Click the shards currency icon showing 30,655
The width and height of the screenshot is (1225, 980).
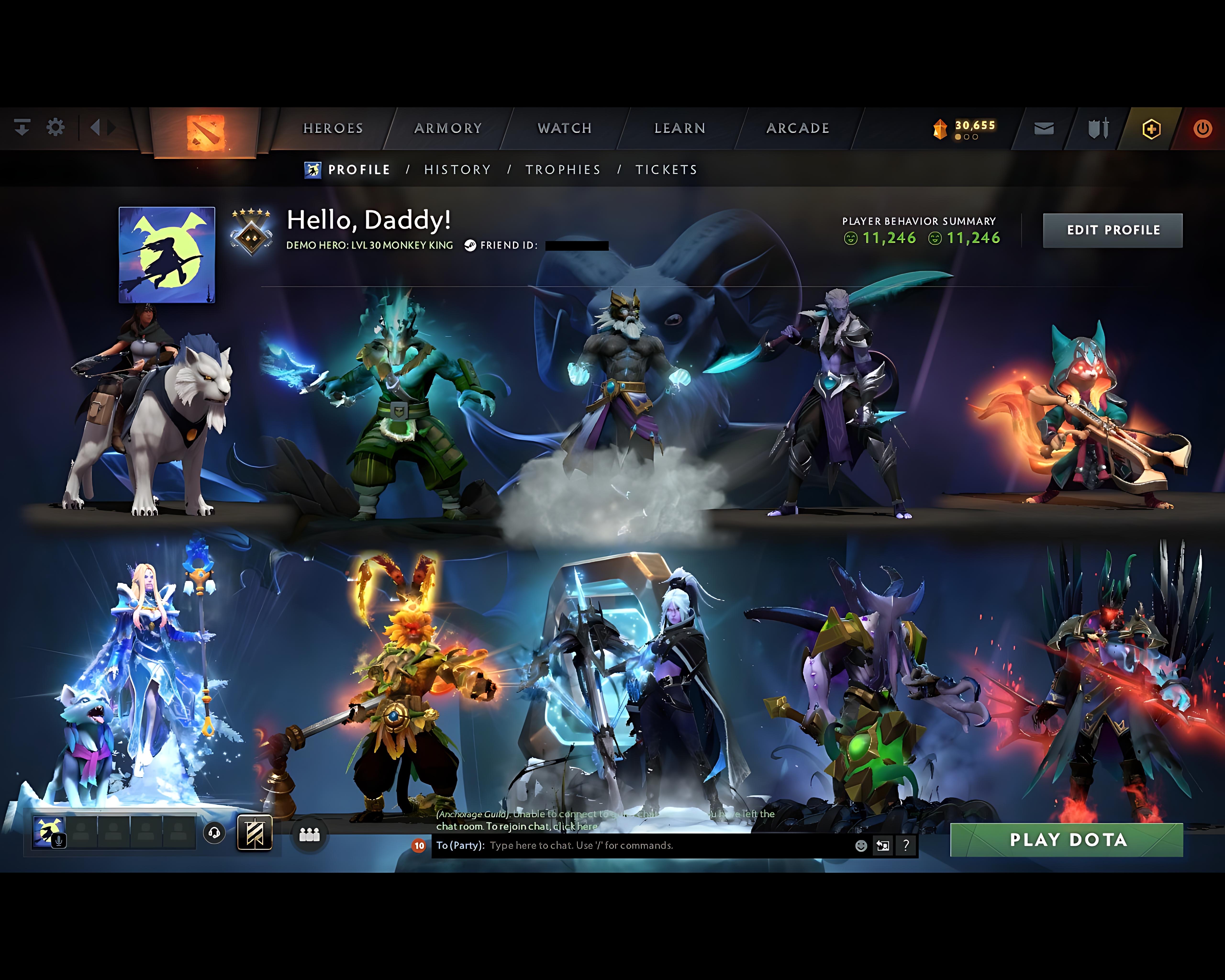940,129
